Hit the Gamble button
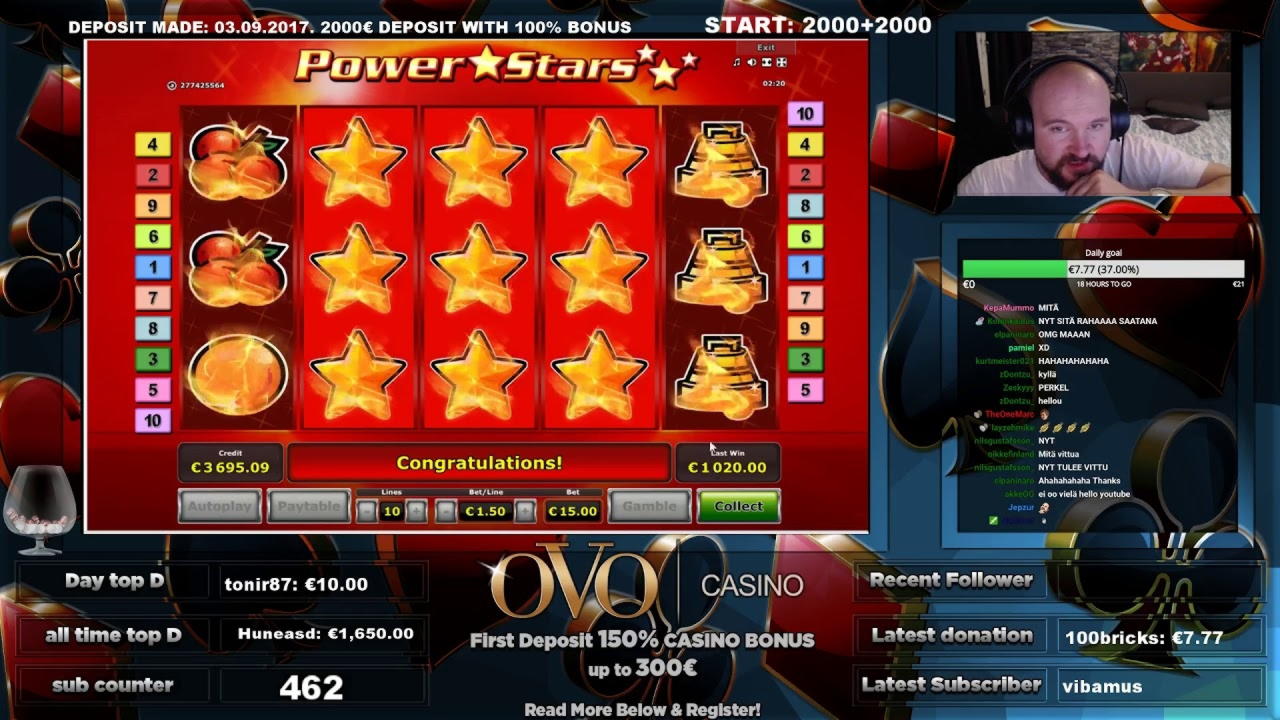1280x720 pixels. 649,506
